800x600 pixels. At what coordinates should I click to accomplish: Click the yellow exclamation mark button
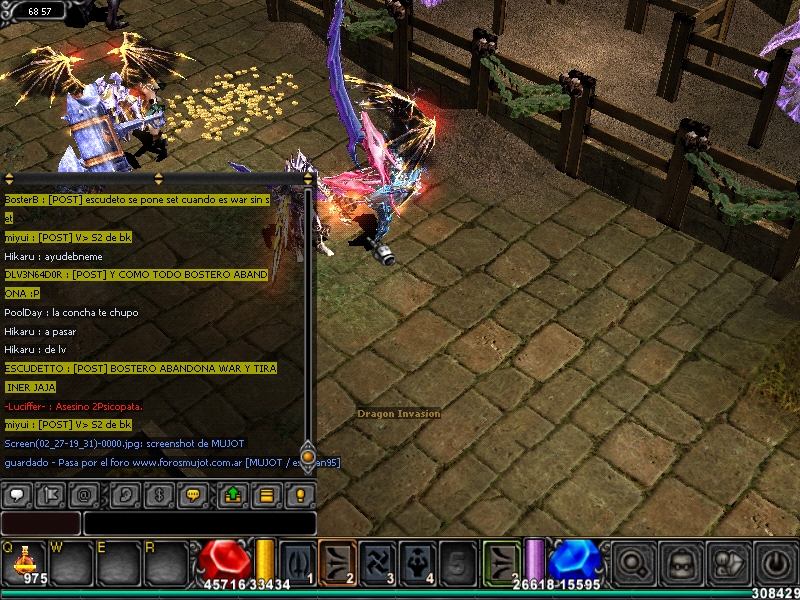(x=299, y=494)
